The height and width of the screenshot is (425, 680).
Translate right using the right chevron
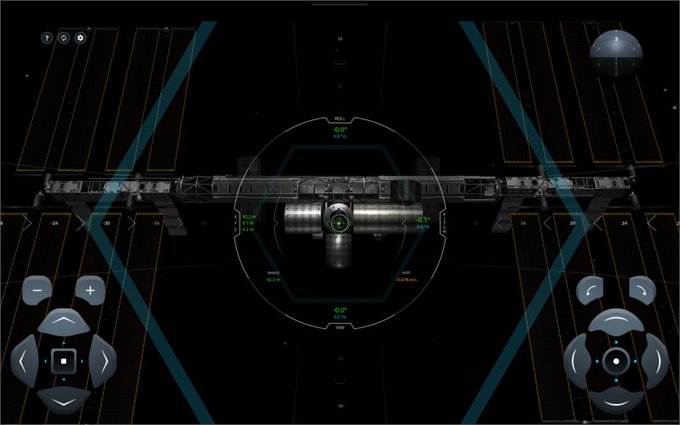point(101,360)
